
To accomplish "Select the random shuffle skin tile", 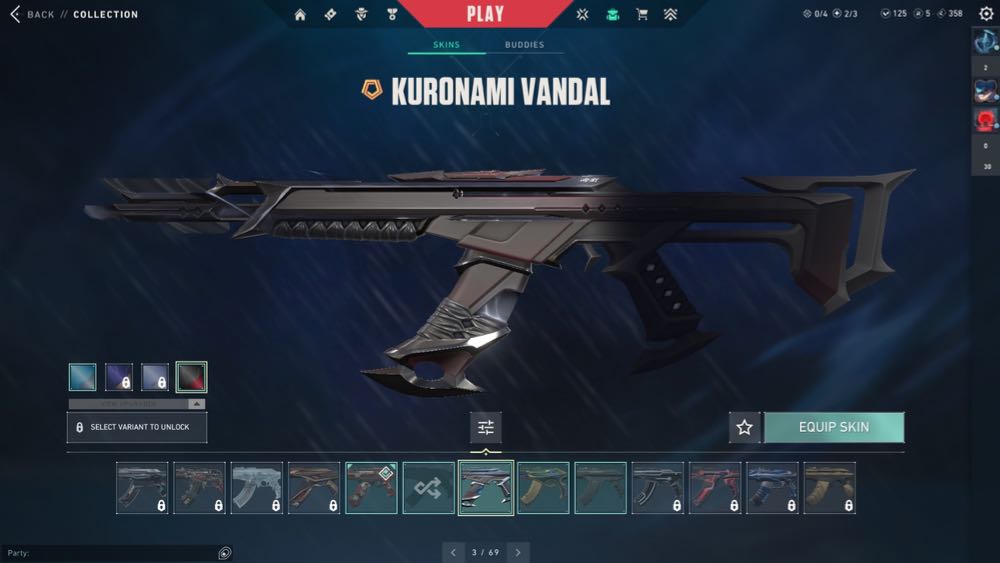I will point(428,488).
